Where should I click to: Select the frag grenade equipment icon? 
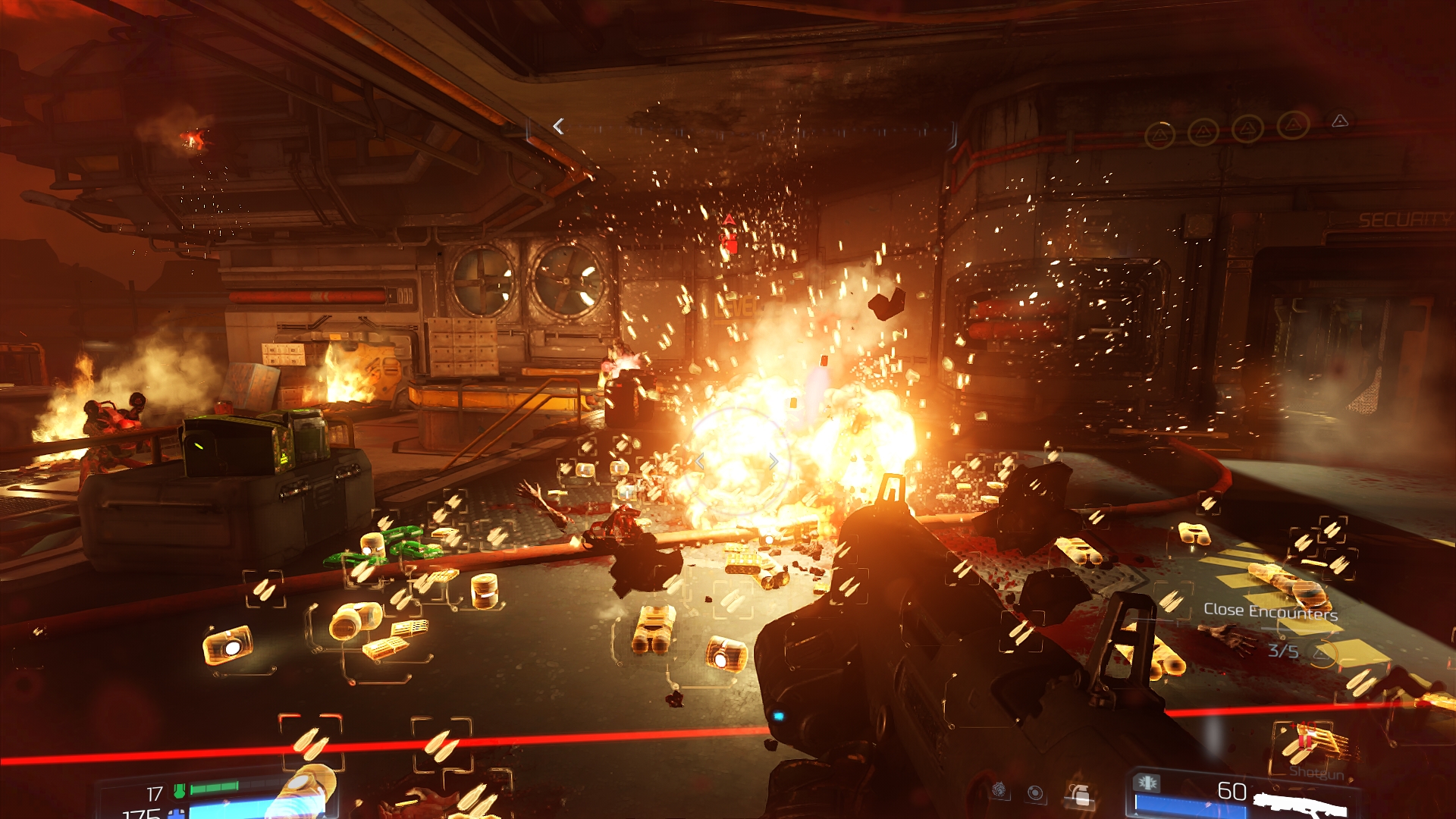pos(1080,795)
